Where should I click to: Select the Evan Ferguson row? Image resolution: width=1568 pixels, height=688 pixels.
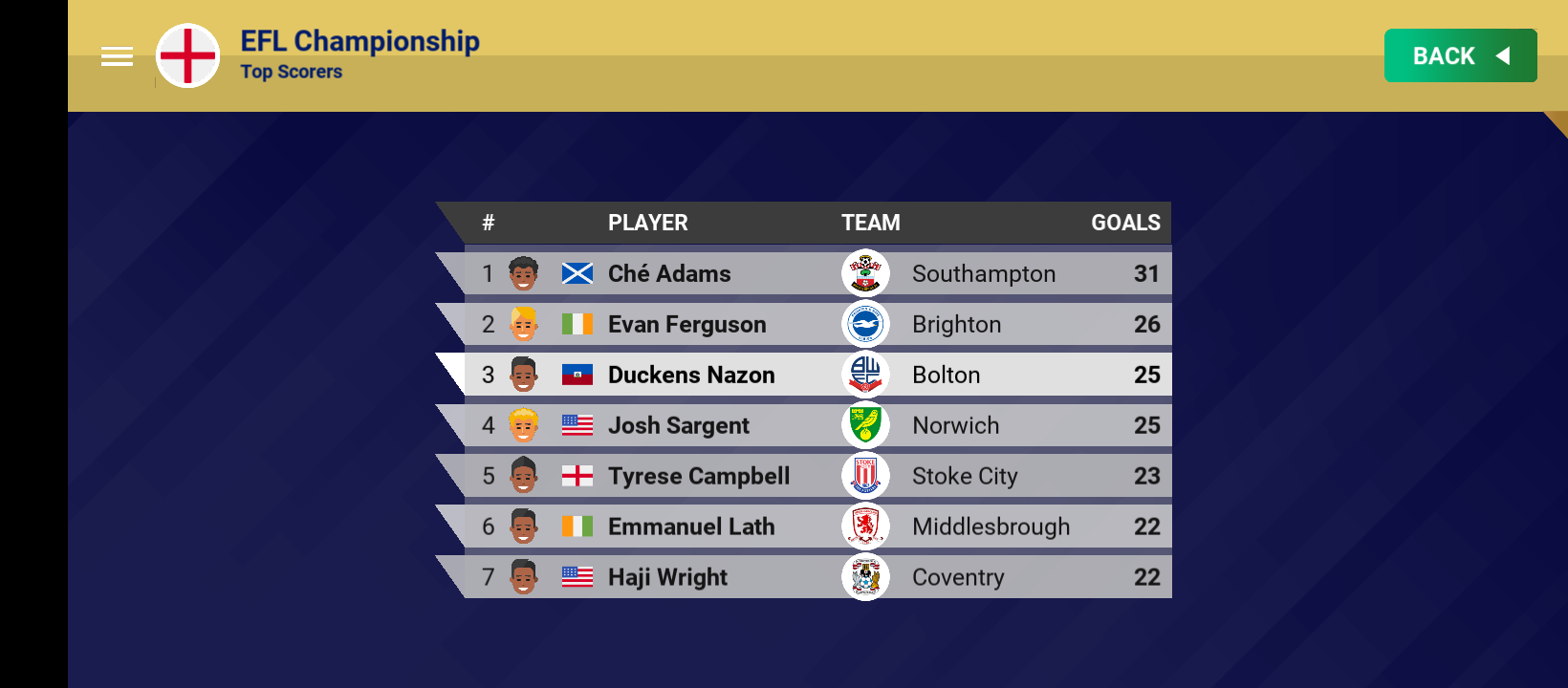tap(813, 324)
